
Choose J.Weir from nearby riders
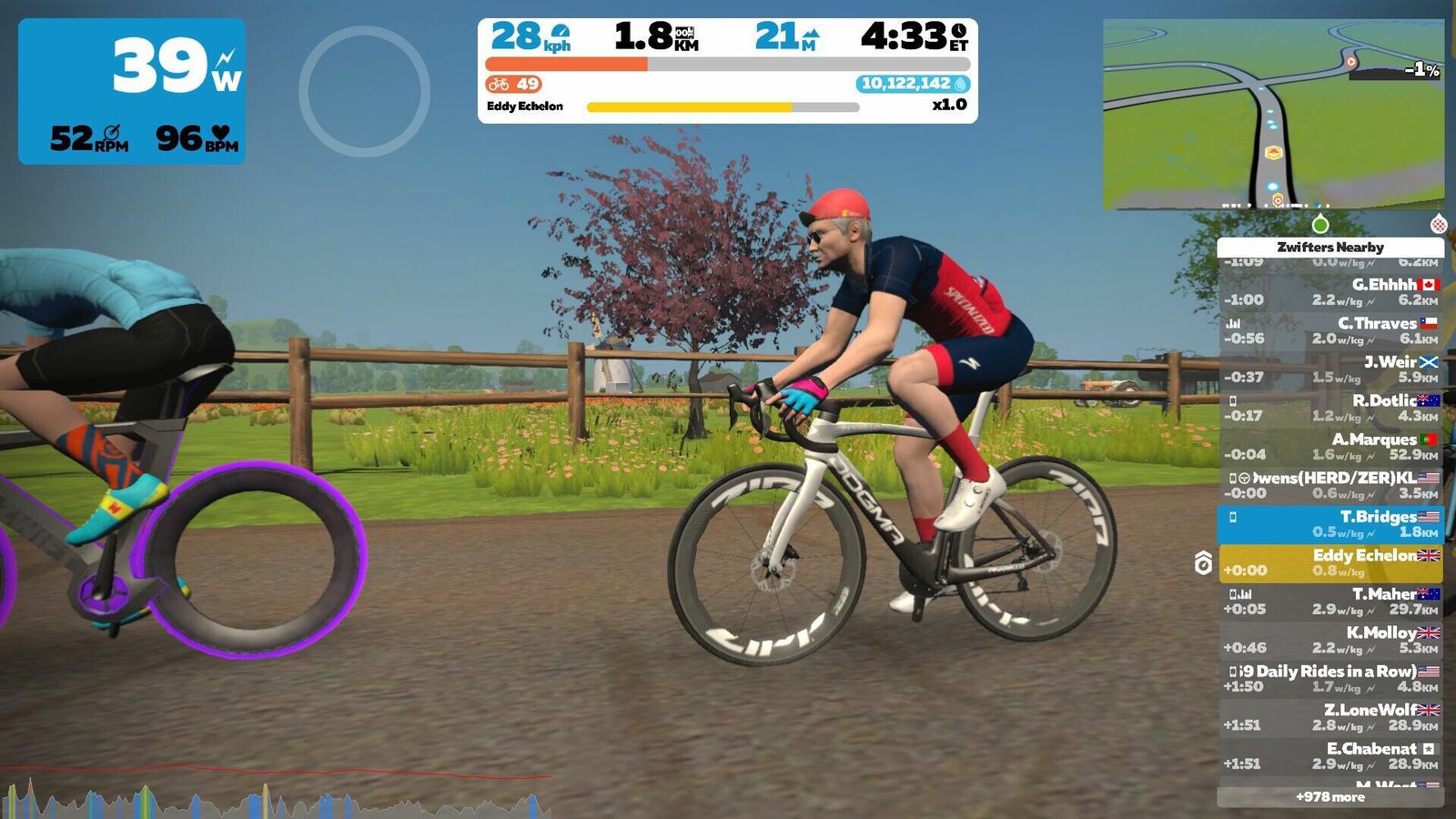point(1330,369)
